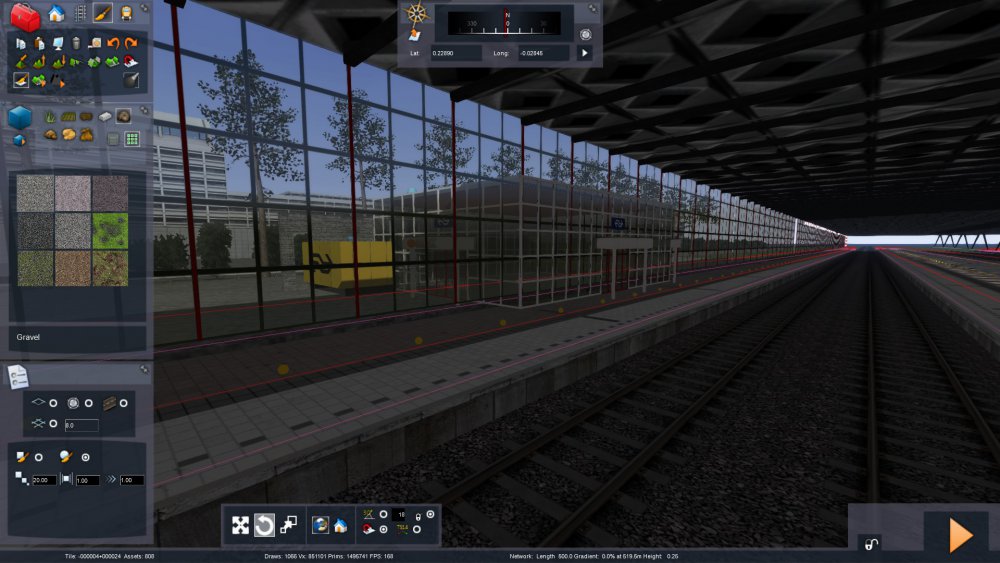
Task: Click the trash can delete tool
Action: [x=76, y=43]
